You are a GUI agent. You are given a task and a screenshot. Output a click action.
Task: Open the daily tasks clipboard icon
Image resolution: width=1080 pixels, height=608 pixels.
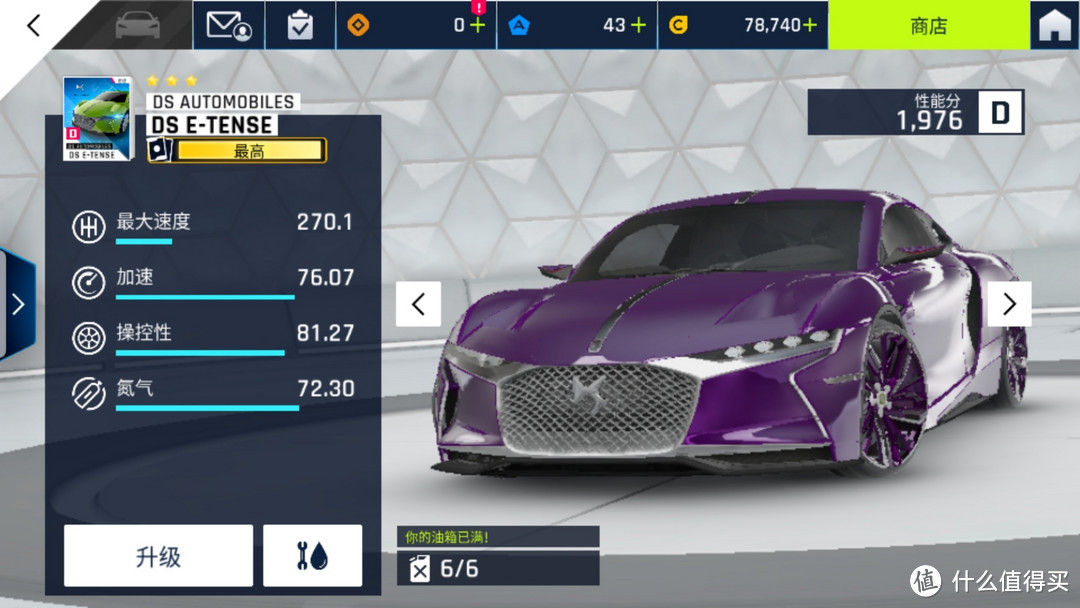(x=300, y=25)
